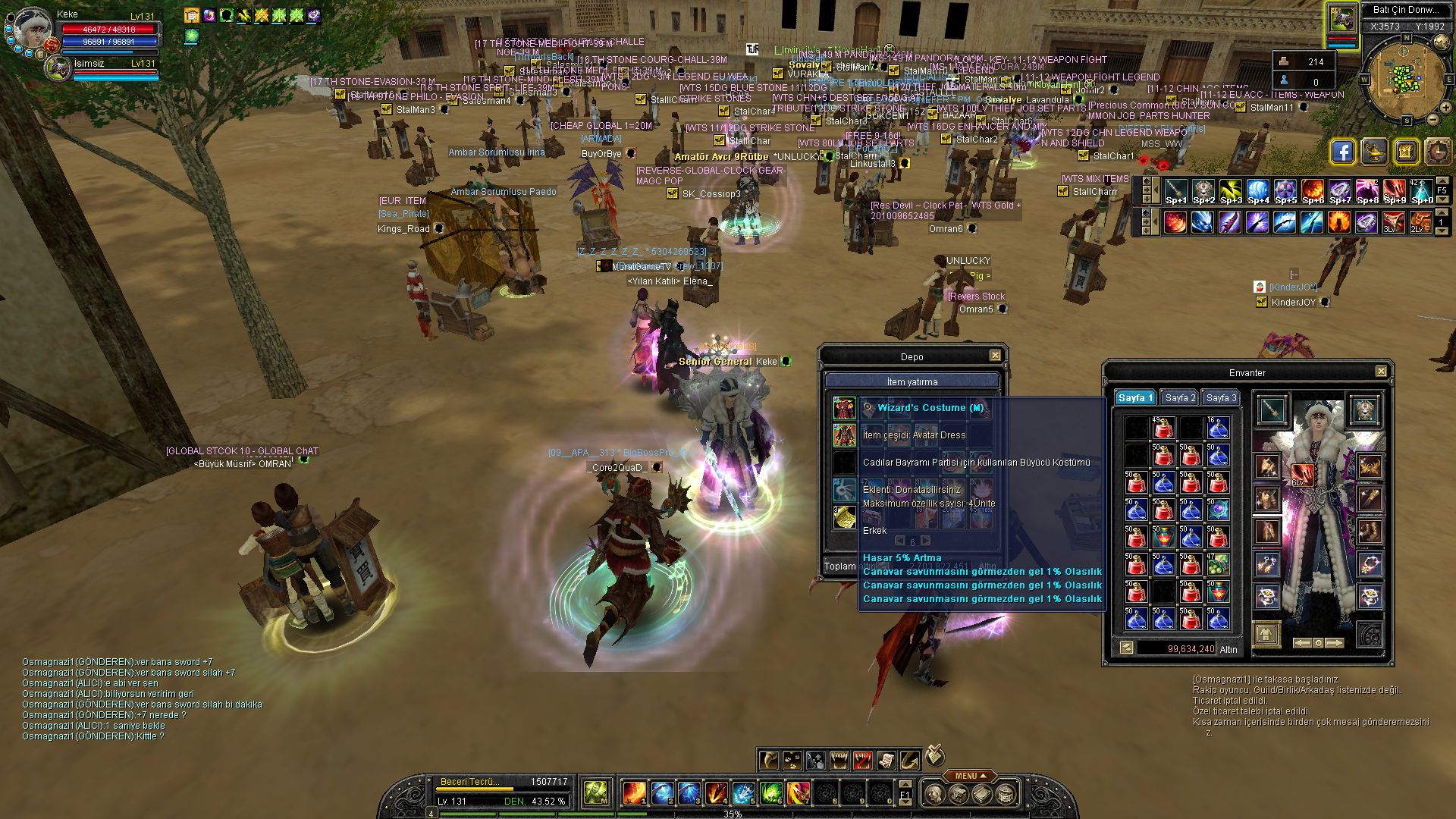Zoom out the minimap with minus button

[x=1433, y=119]
